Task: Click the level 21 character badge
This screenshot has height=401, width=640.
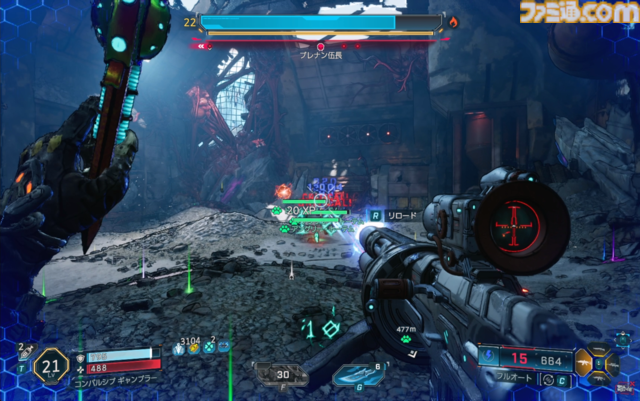Action: tap(49, 367)
